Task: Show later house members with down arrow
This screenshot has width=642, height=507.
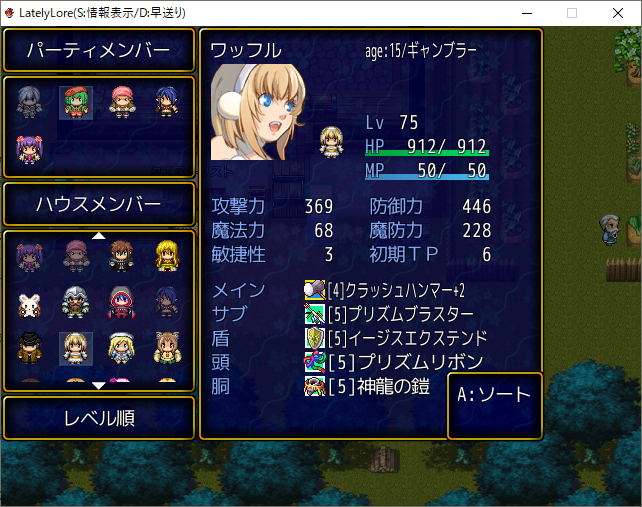Action: 99,384
